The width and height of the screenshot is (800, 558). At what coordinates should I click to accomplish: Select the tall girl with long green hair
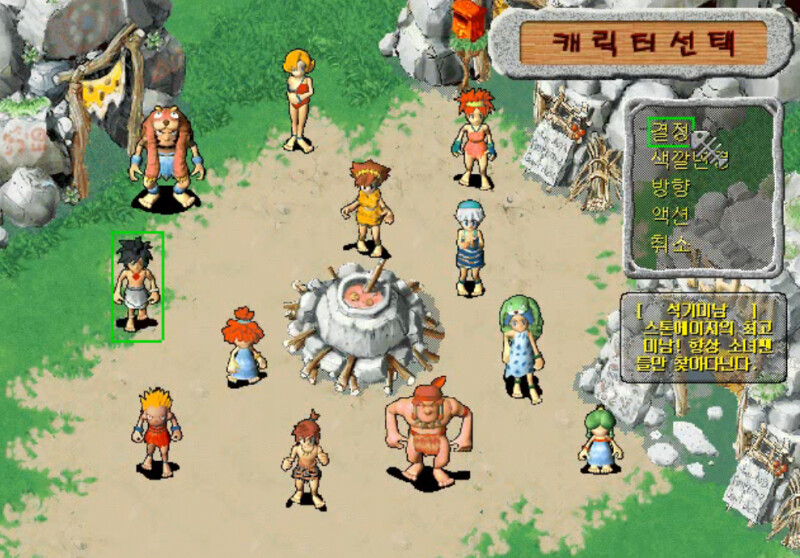(x=520, y=345)
